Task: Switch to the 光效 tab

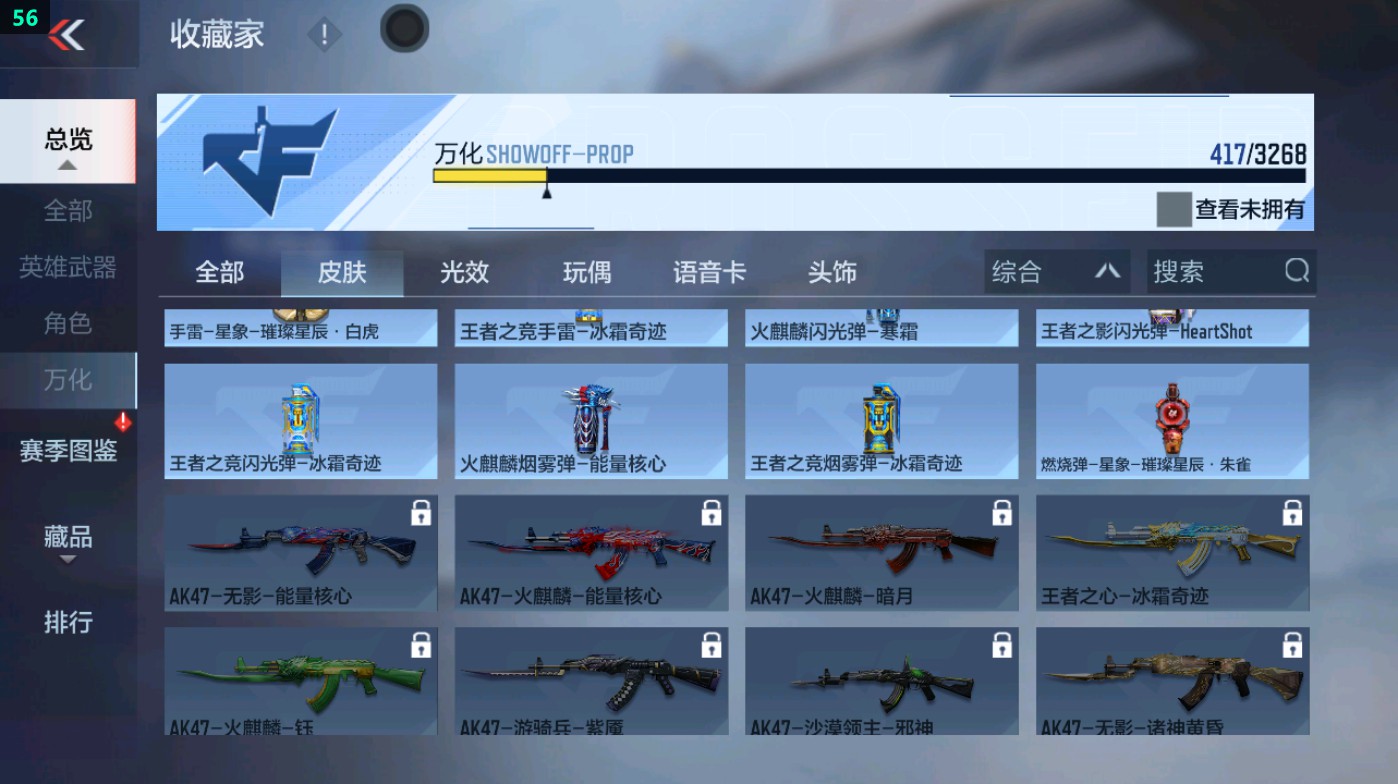Action: [x=463, y=271]
